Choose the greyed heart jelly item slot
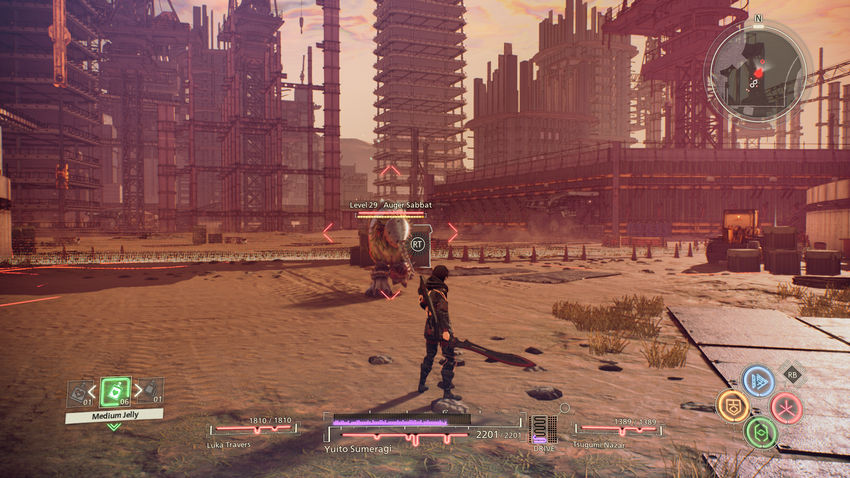This screenshot has width=850, height=478. pyautogui.click(x=80, y=394)
